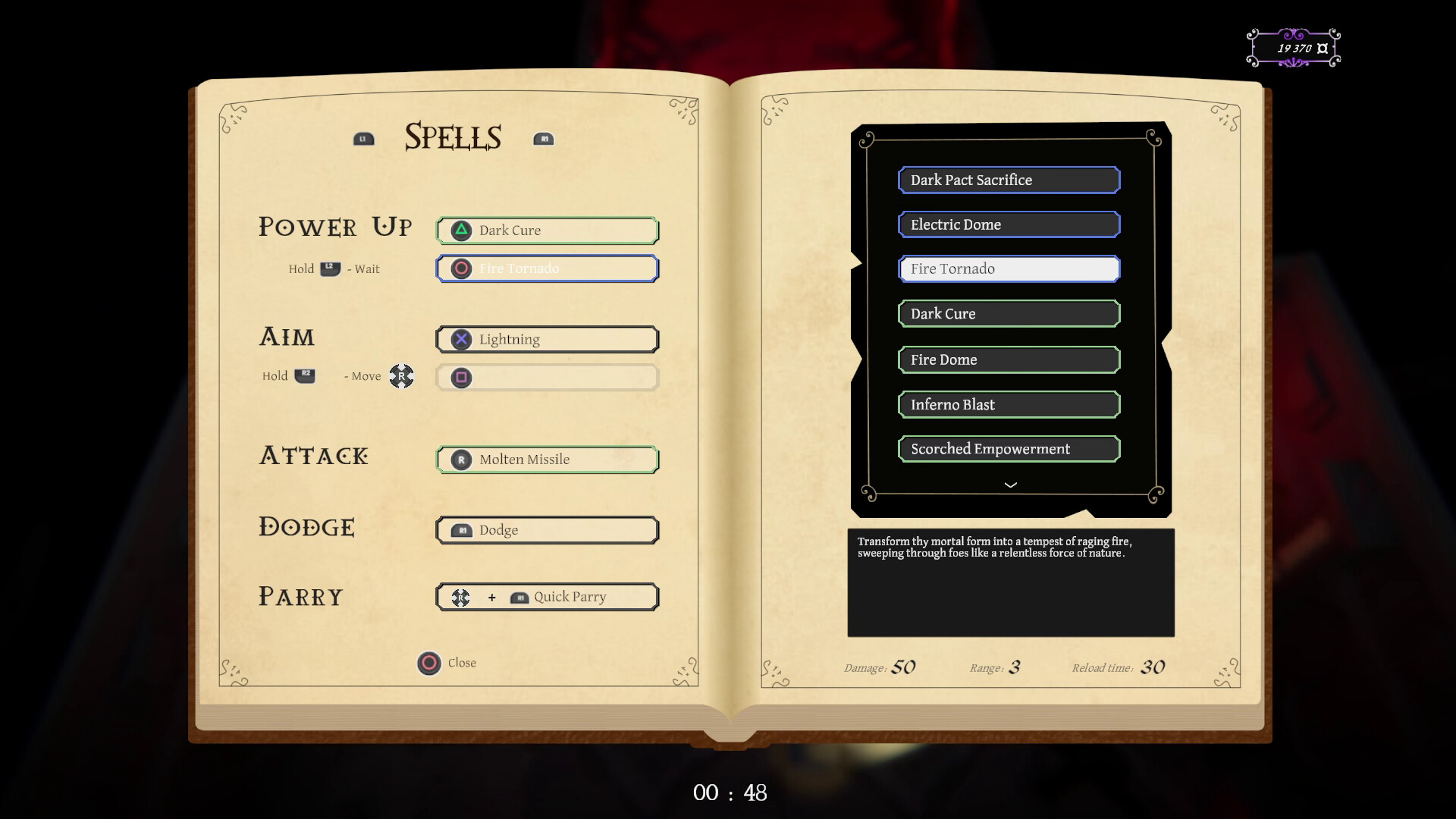Click the Square button icon in the empty slot
Viewport: 1456px width, 819px height.
[461, 378]
